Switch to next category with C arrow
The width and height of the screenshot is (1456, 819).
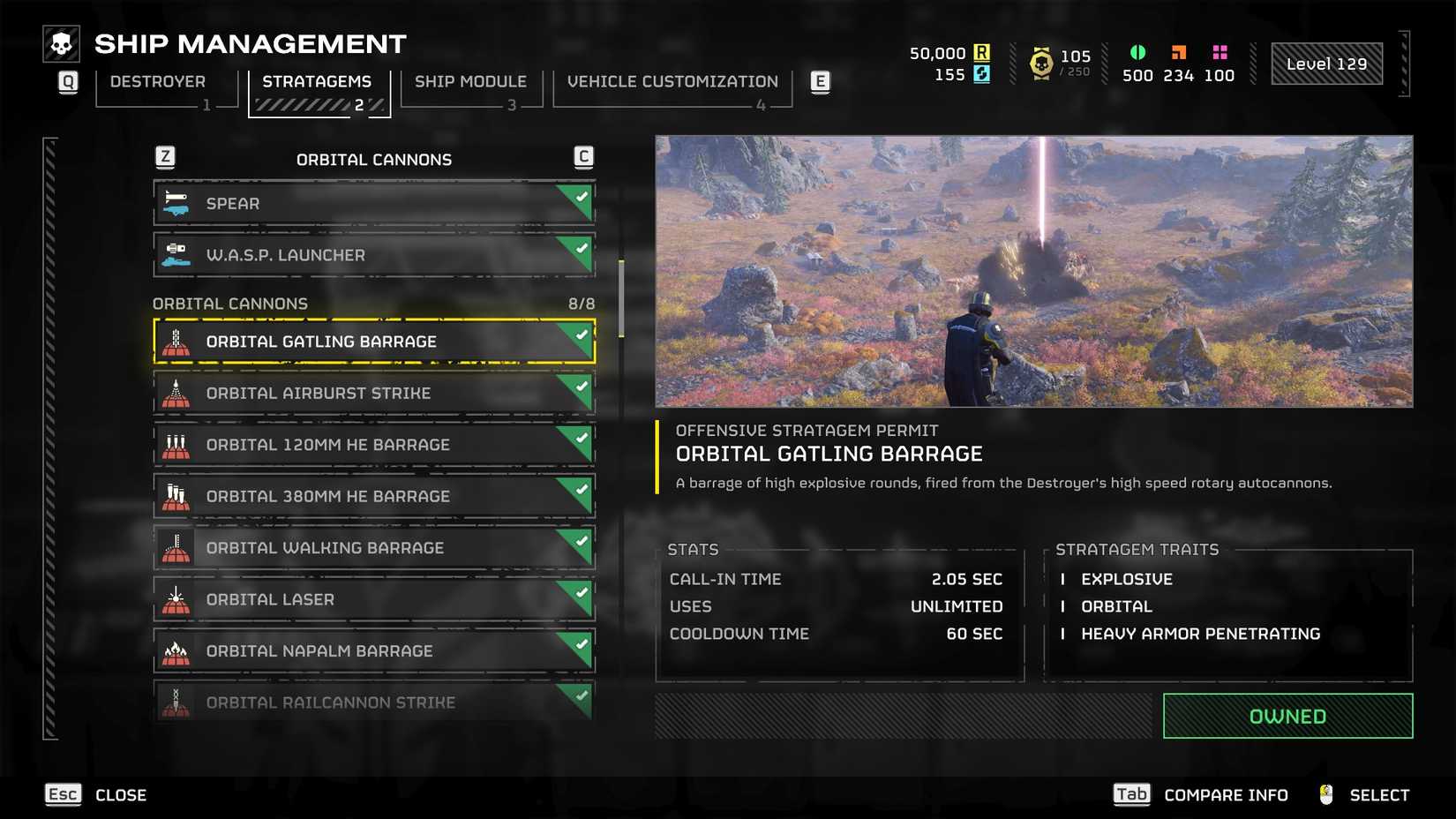(582, 155)
